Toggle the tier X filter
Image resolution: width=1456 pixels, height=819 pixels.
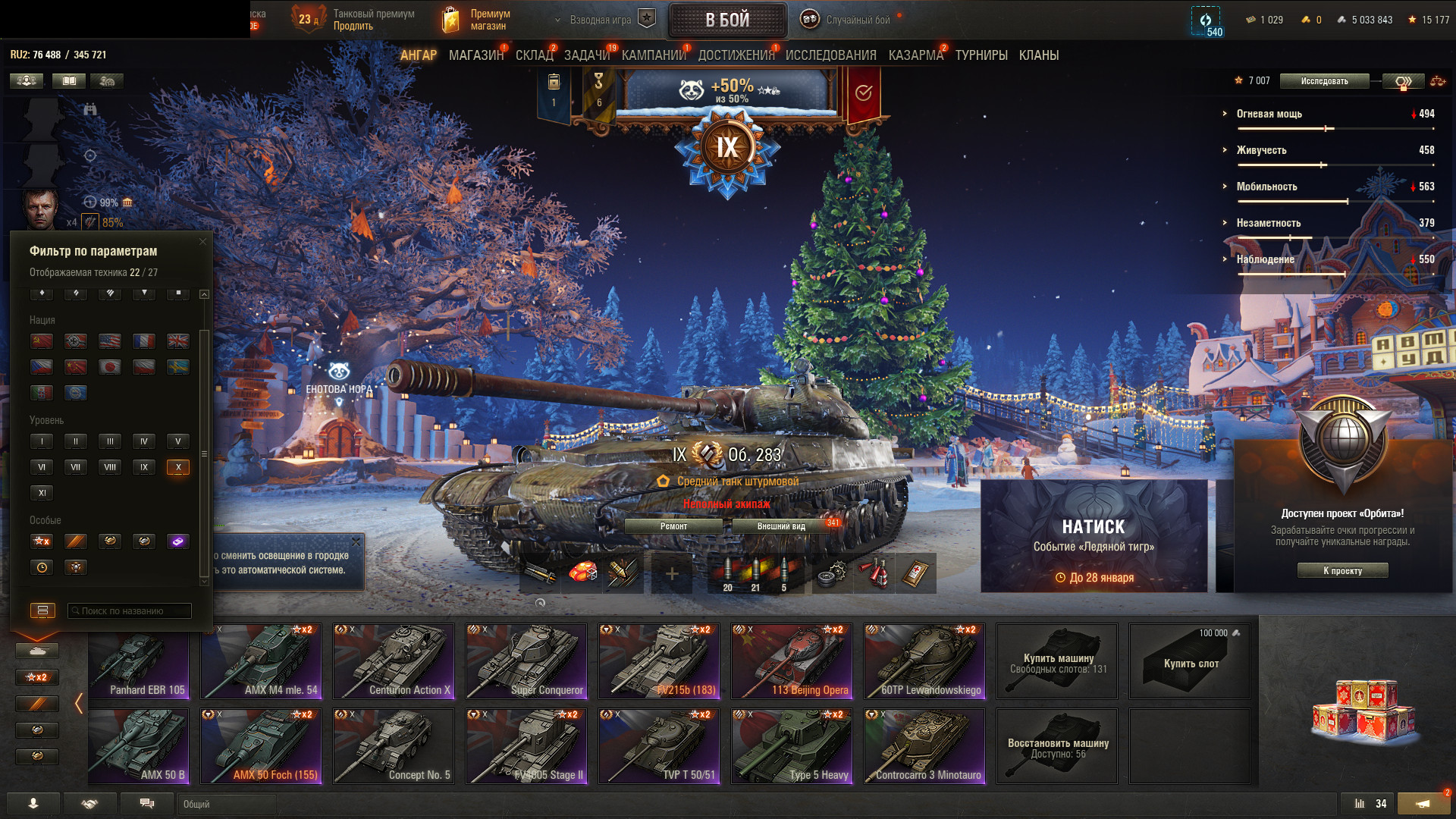[x=178, y=467]
